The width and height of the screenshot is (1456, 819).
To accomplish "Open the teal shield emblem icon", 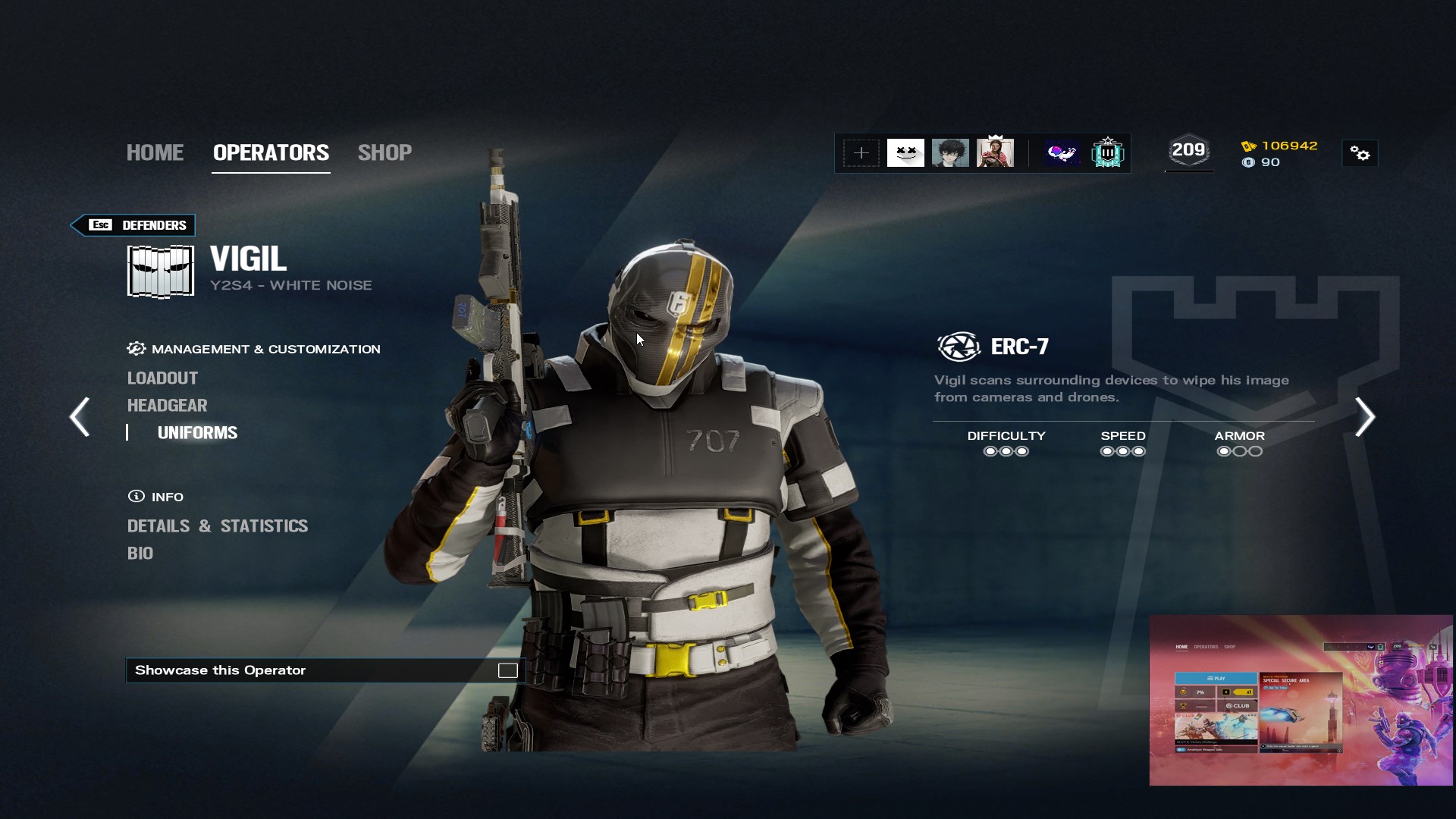I will click(x=1107, y=153).
